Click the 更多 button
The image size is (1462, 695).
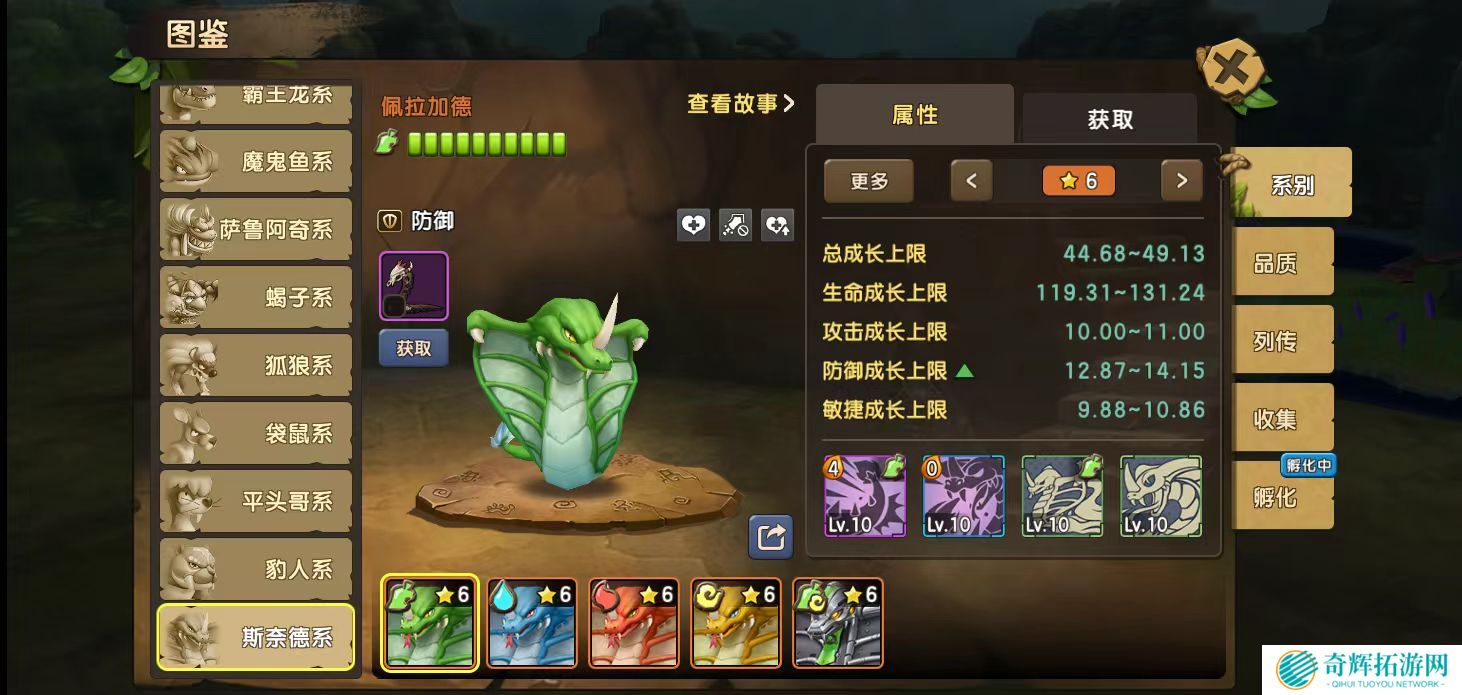point(868,181)
